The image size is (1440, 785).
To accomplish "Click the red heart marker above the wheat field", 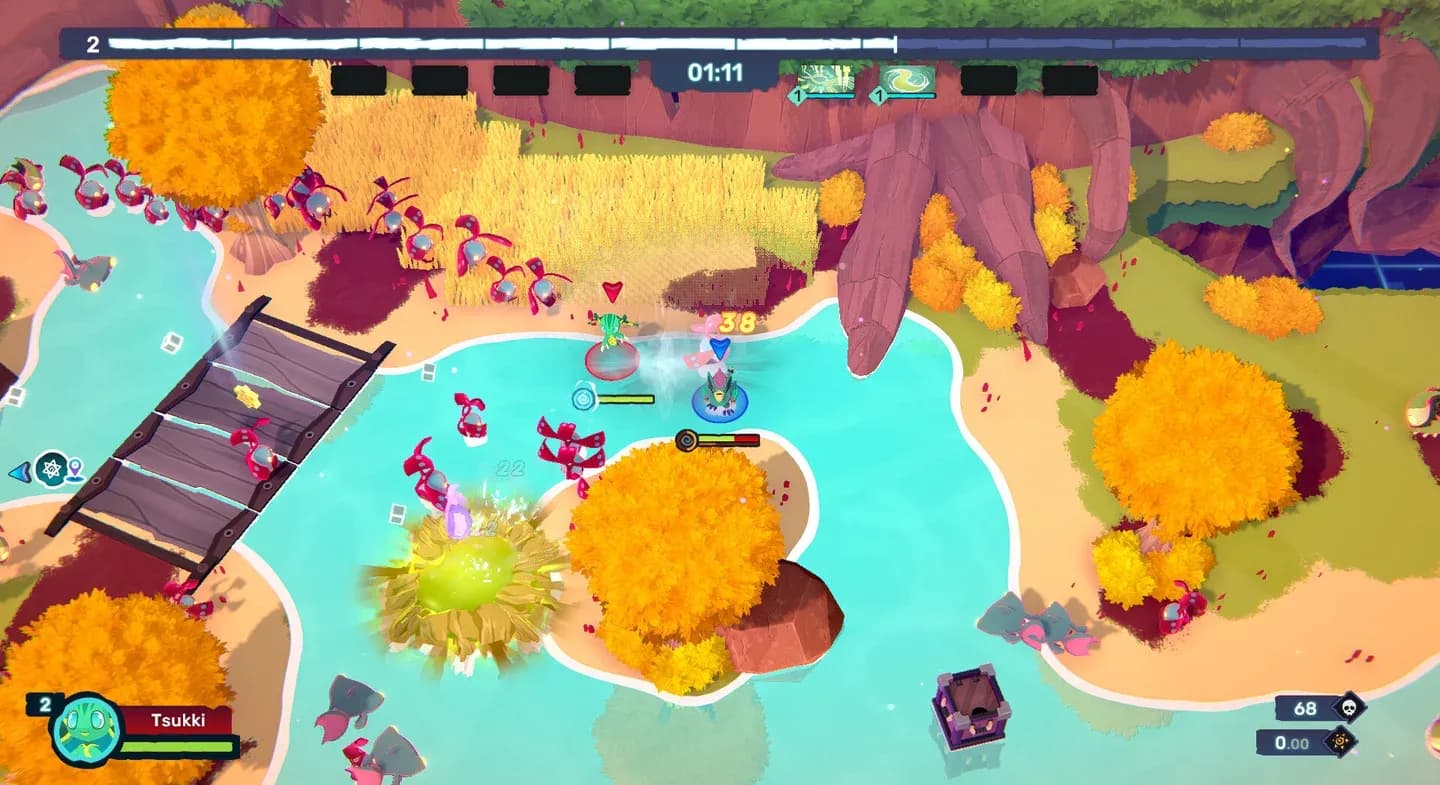I will point(611,293).
